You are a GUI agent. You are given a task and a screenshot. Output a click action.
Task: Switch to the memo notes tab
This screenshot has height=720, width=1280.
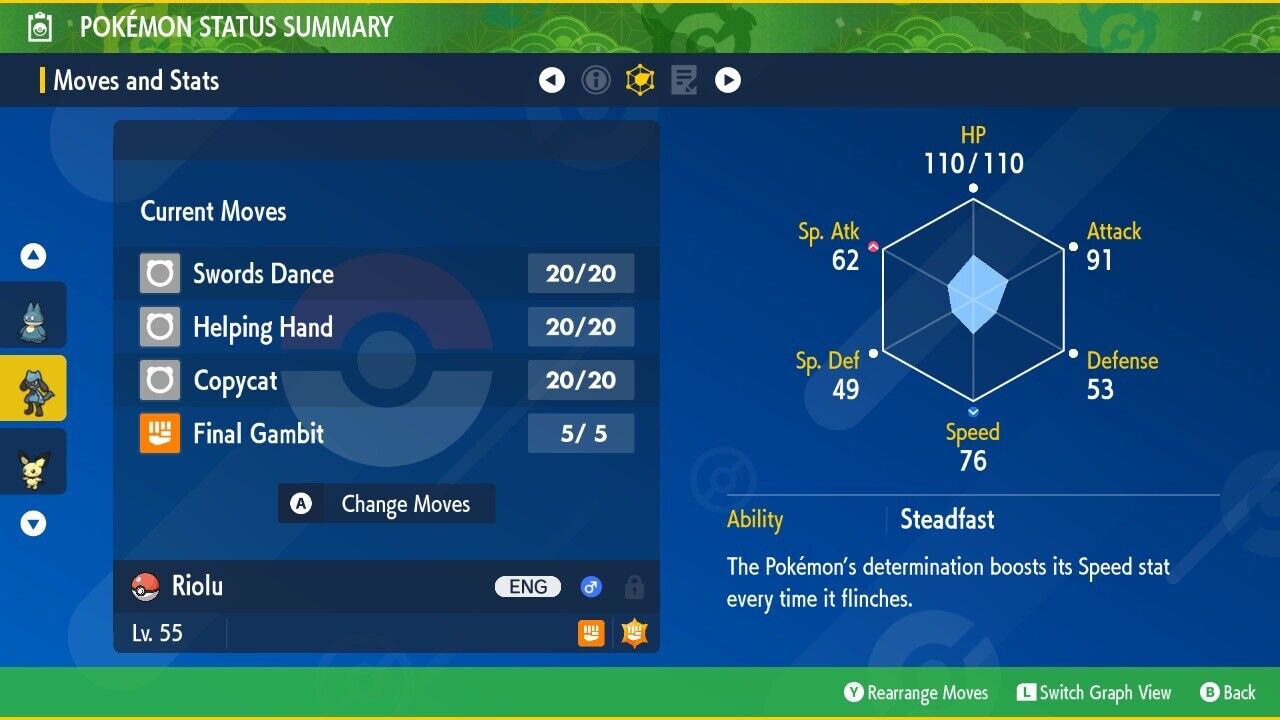coord(684,80)
